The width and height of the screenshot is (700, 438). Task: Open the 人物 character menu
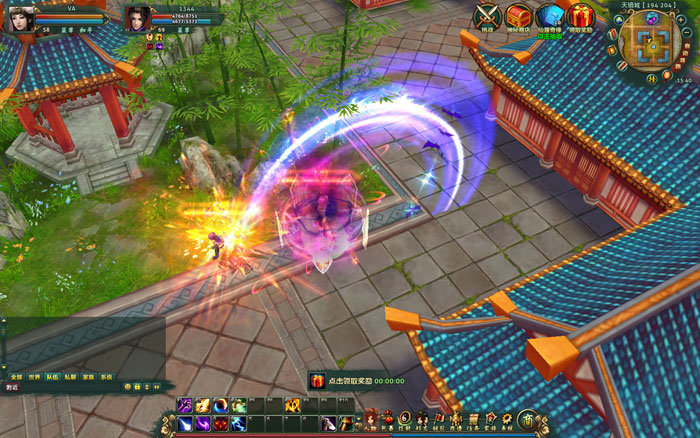pyautogui.click(x=370, y=420)
